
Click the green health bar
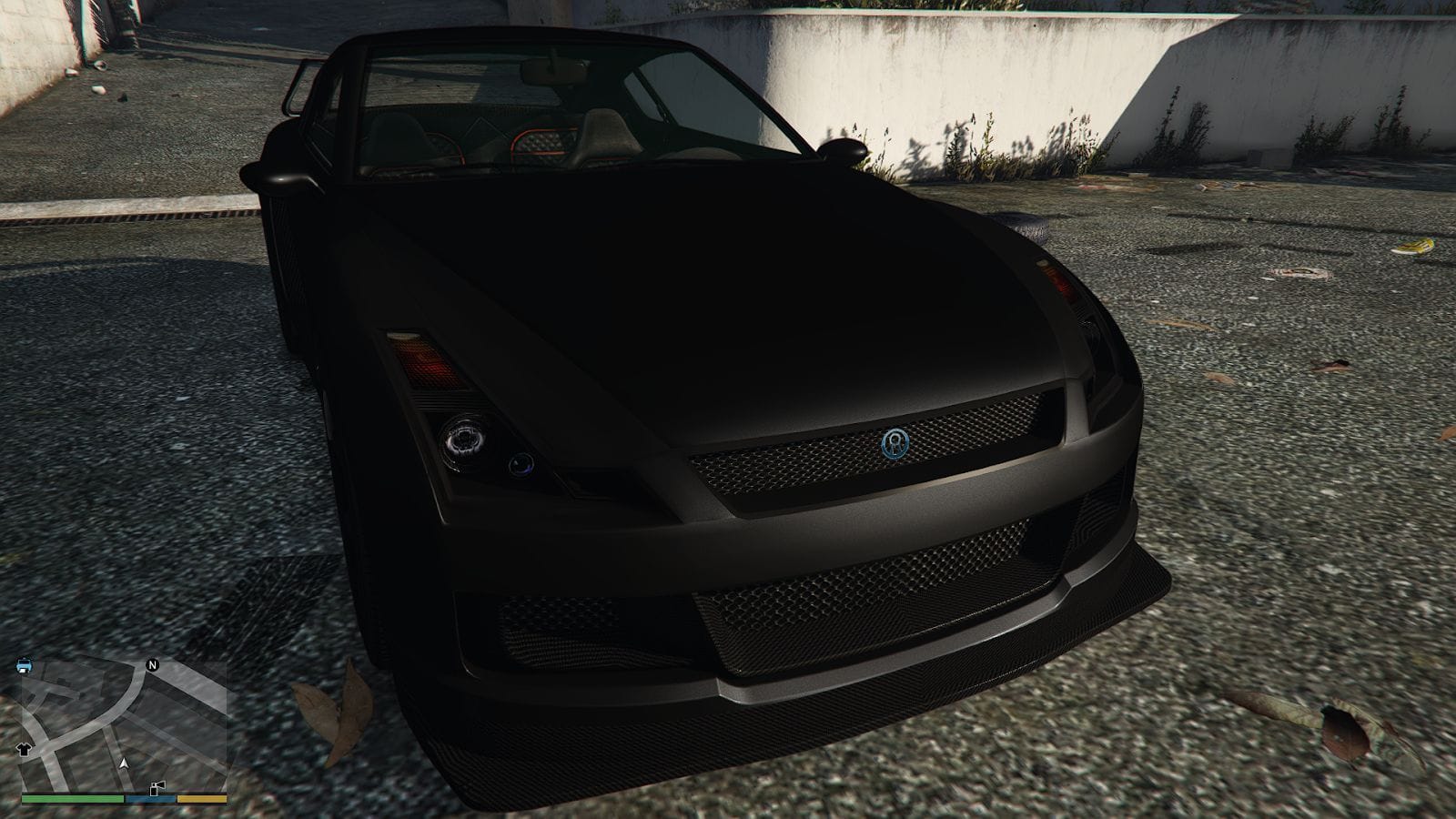click(x=73, y=799)
